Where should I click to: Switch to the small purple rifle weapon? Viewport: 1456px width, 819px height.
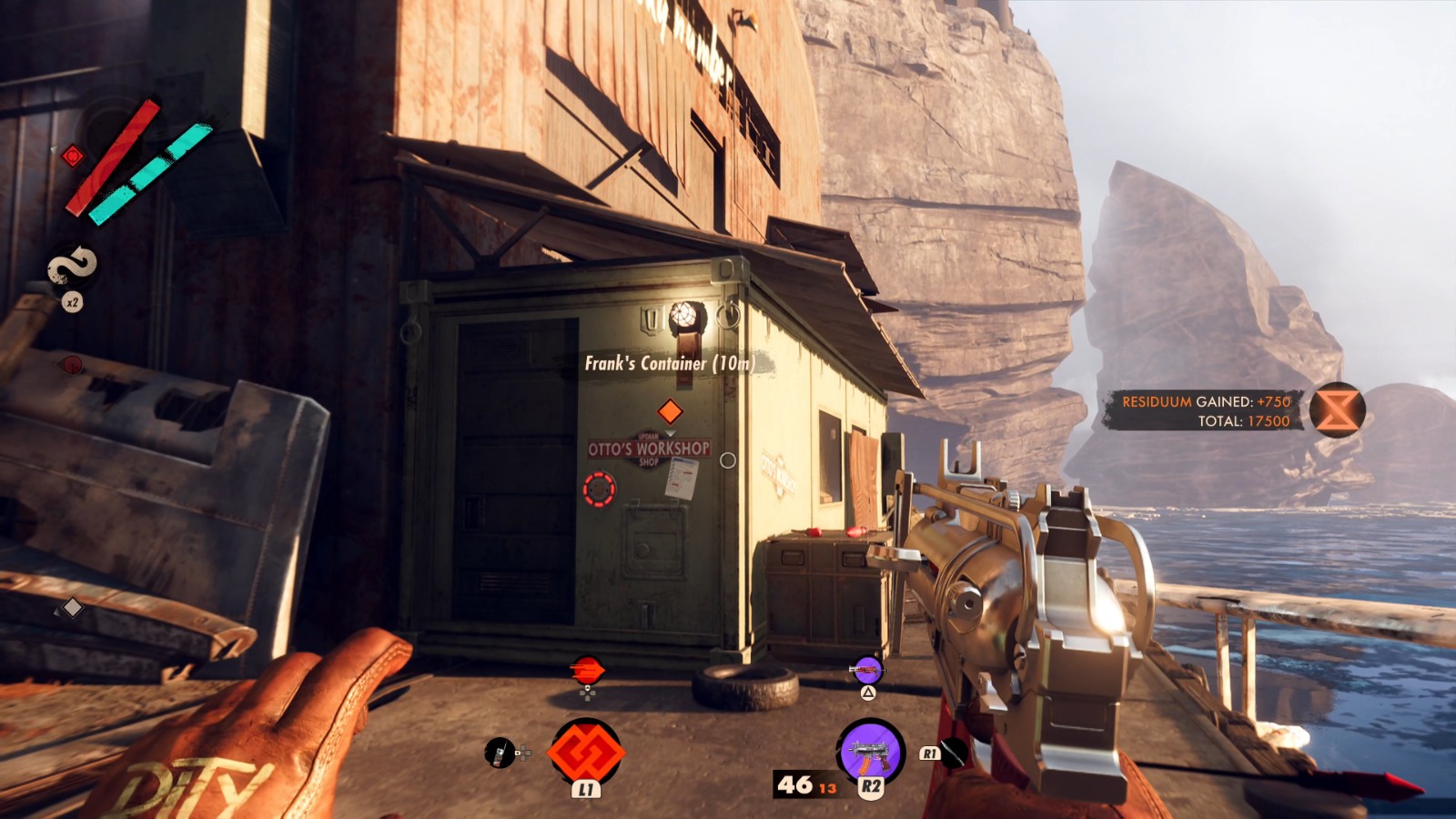click(867, 672)
